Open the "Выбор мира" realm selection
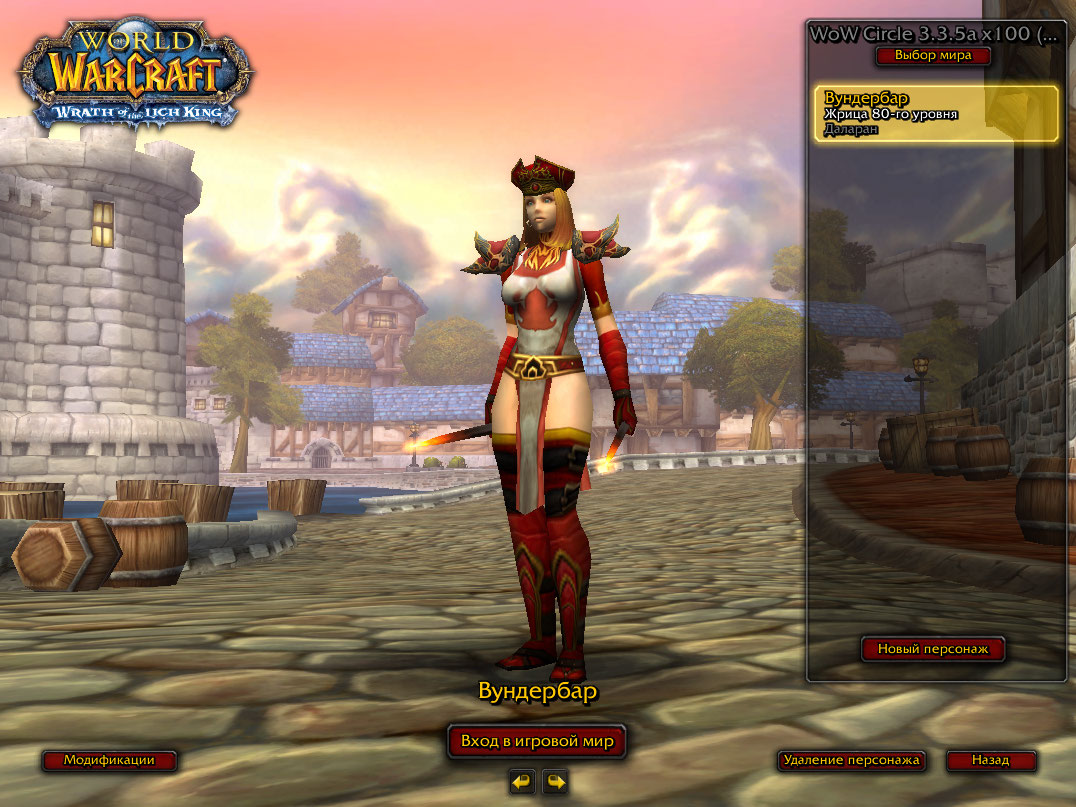 click(x=932, y=56)
